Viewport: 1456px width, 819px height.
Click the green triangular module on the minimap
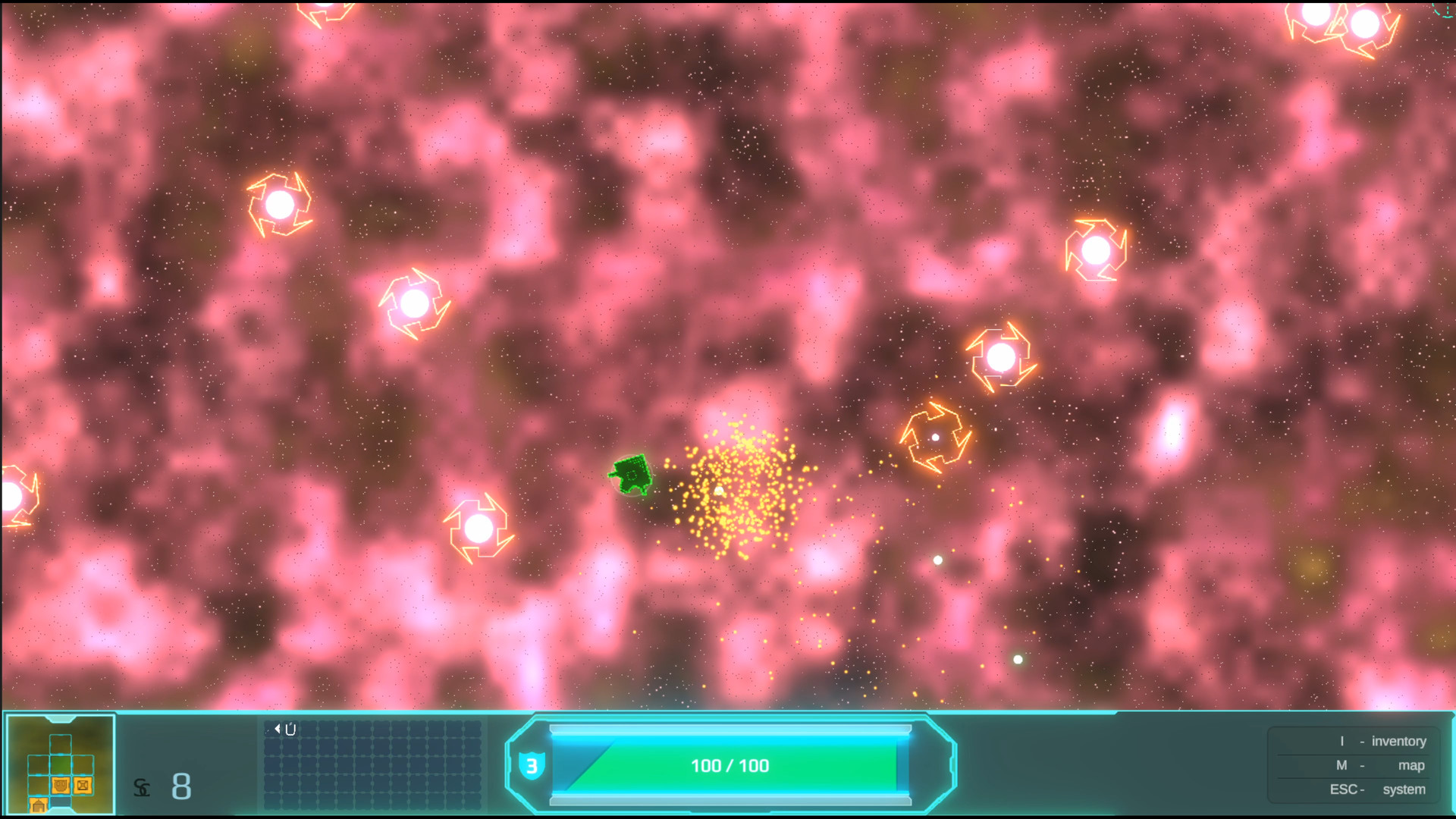coord(61,764)
